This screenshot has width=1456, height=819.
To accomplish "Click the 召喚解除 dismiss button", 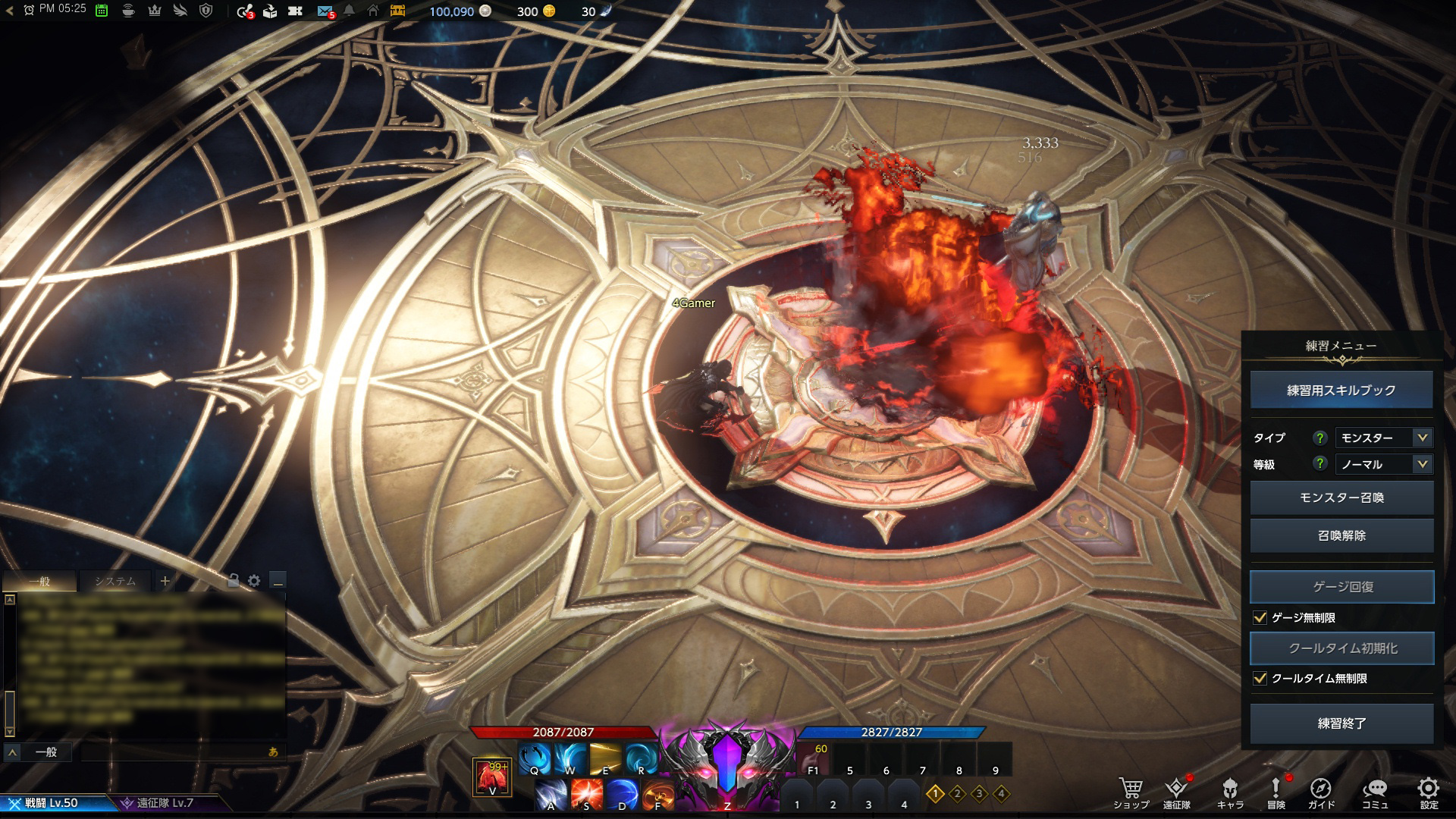I will pyautogui.click(x=1341, y=535).
